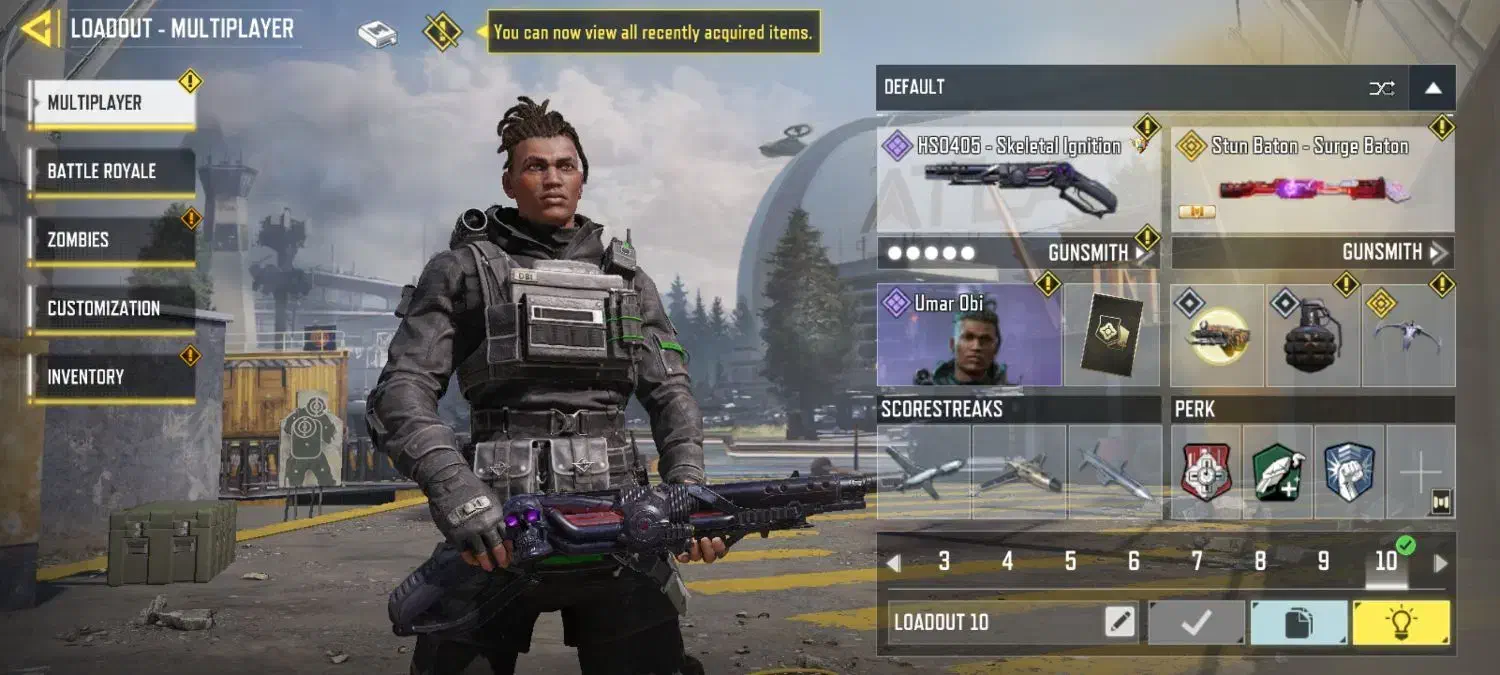Shuffle the loadout with the random icon
This screenshot has width=1500, height=675.
[1381, 88]
